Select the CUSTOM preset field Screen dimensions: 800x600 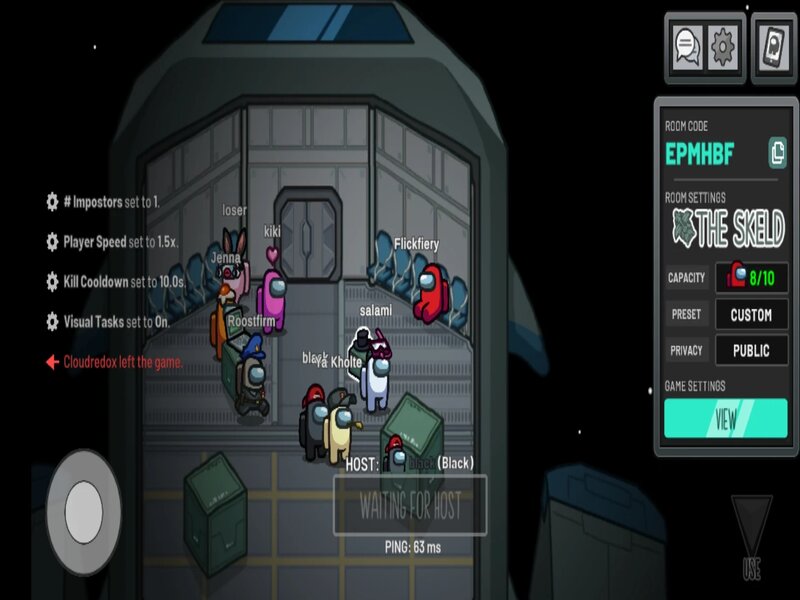click(751, 314)
